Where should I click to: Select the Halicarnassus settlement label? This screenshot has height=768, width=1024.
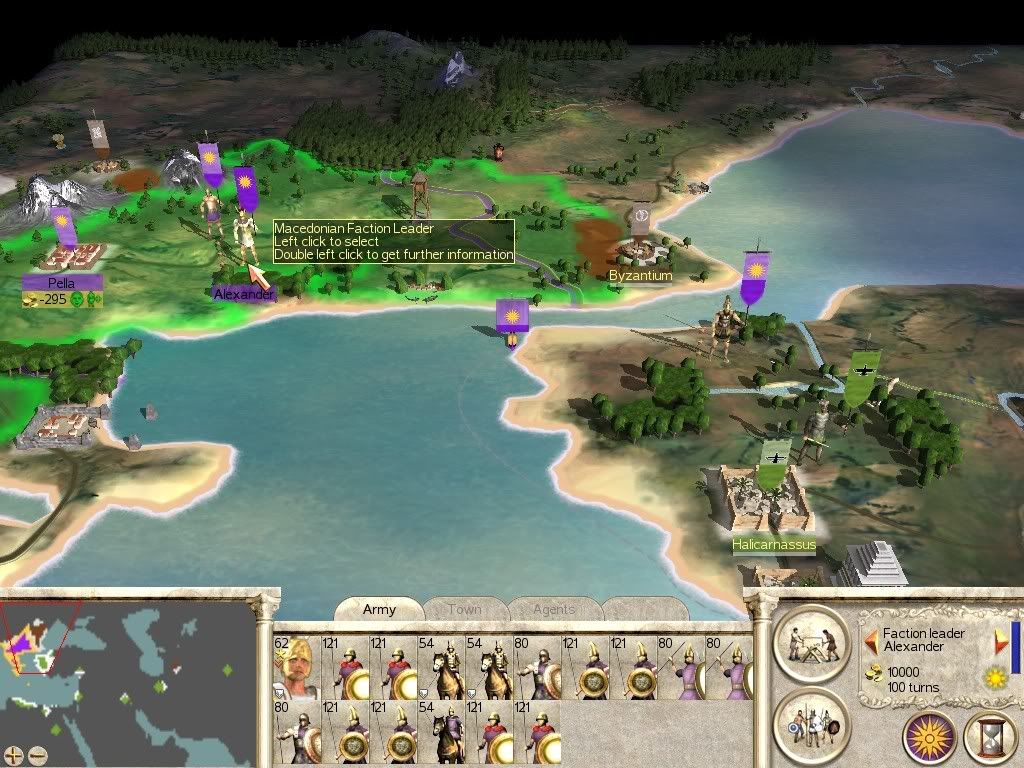(x=773, y=545)
